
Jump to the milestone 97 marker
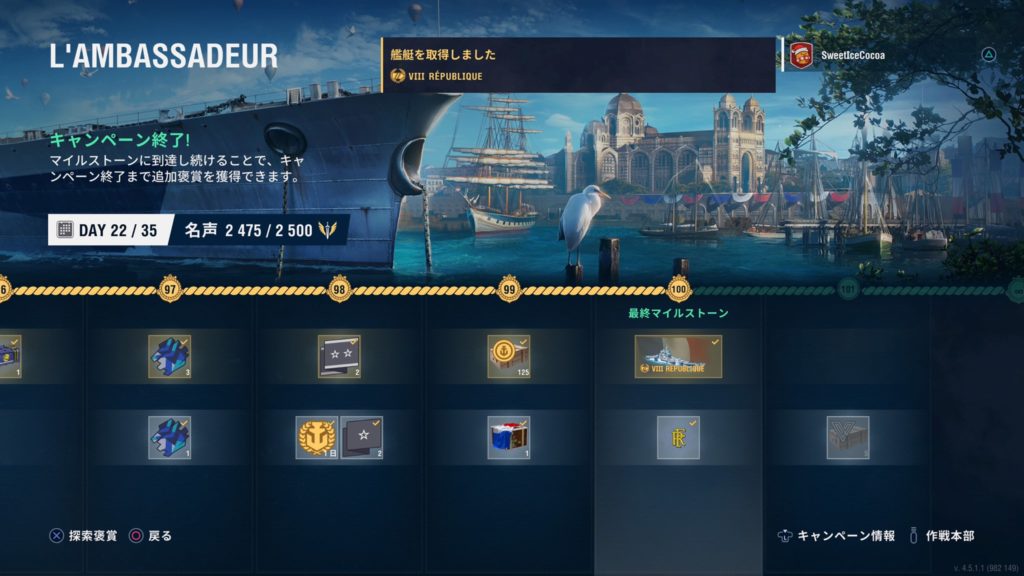click(170, 291)
